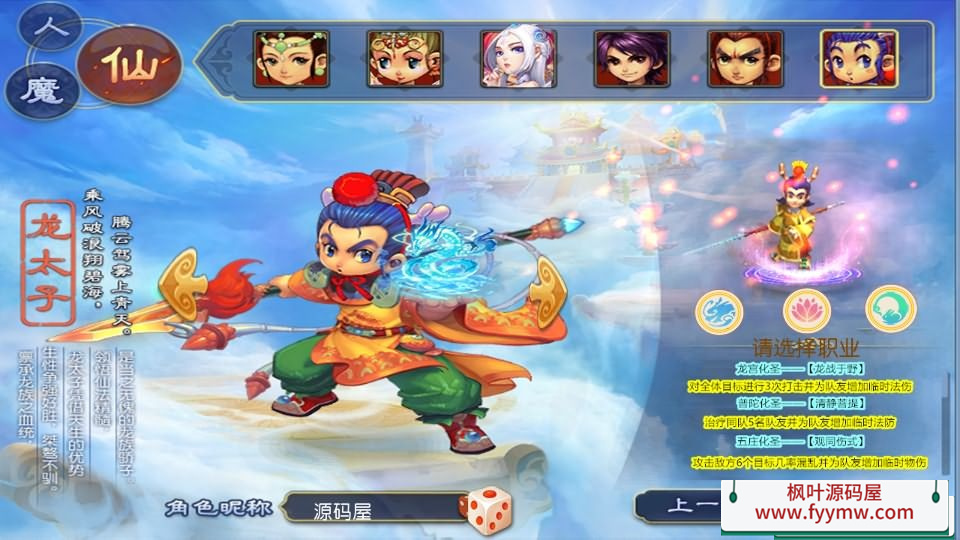Choose the girl with green jade headdress portrait
The width and height of the screenshot is (960, 540).
291,59
